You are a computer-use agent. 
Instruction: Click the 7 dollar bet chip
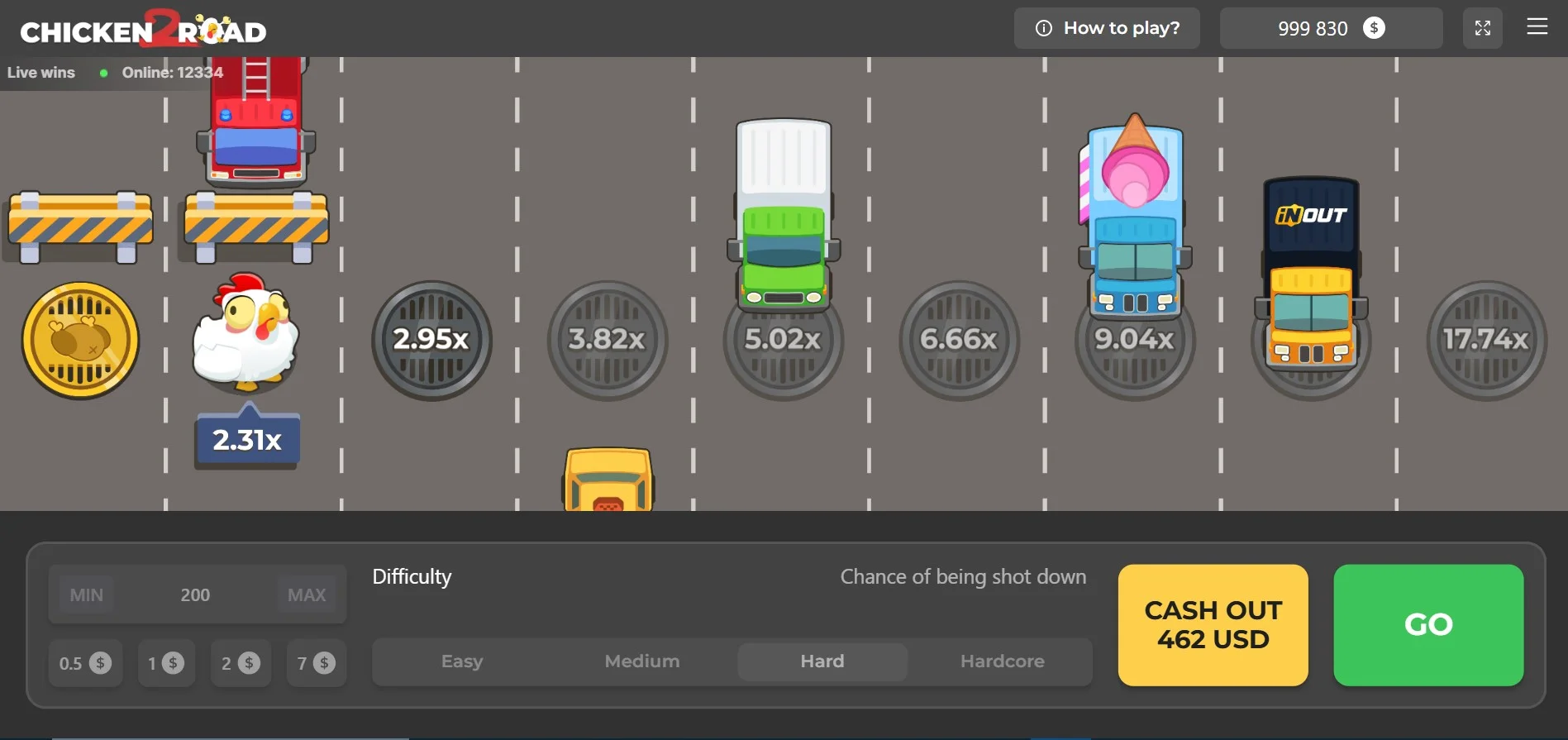(x=316, y=662)
